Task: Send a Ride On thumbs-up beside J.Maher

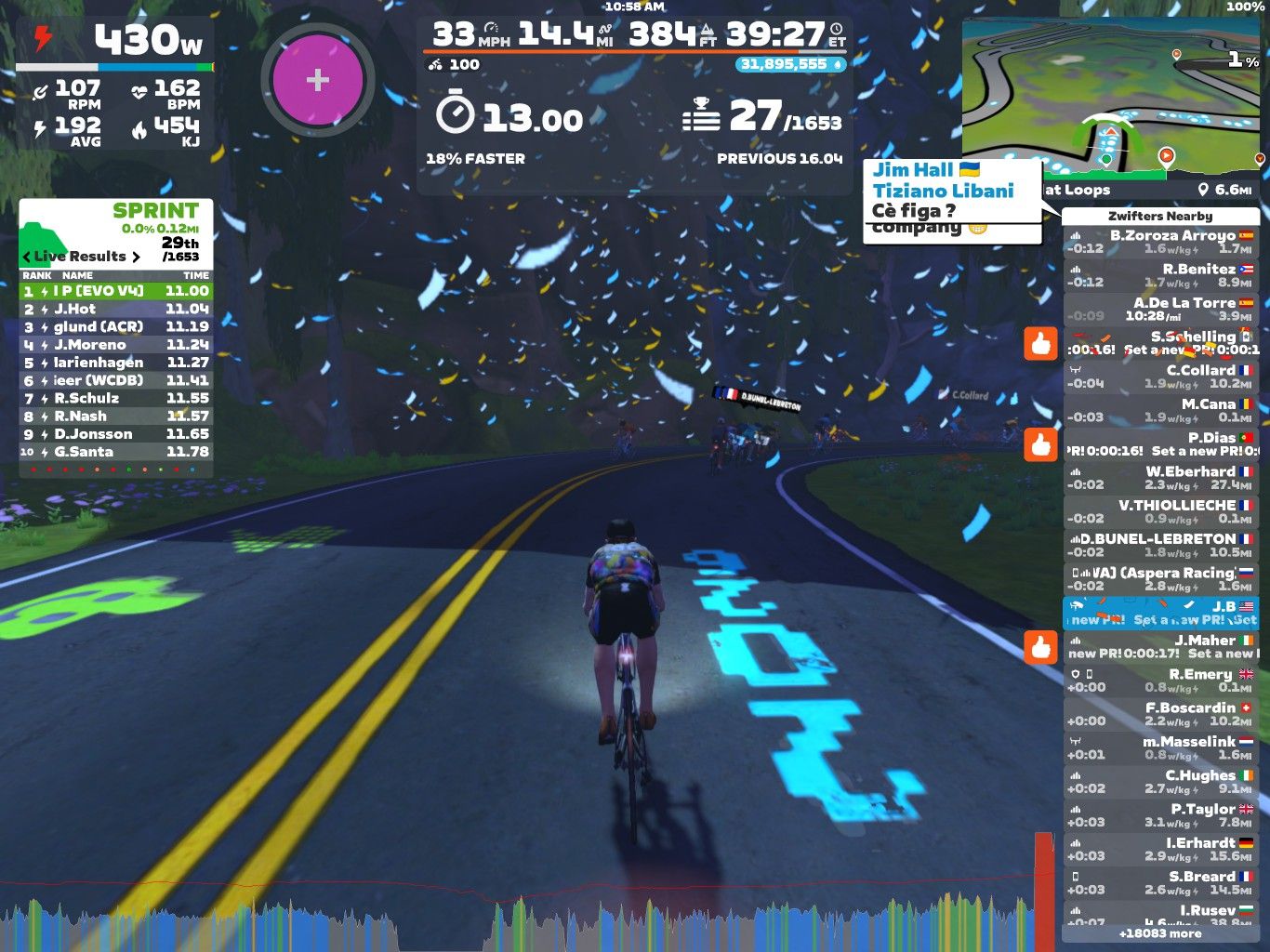Action: (x=1040, y=646)
